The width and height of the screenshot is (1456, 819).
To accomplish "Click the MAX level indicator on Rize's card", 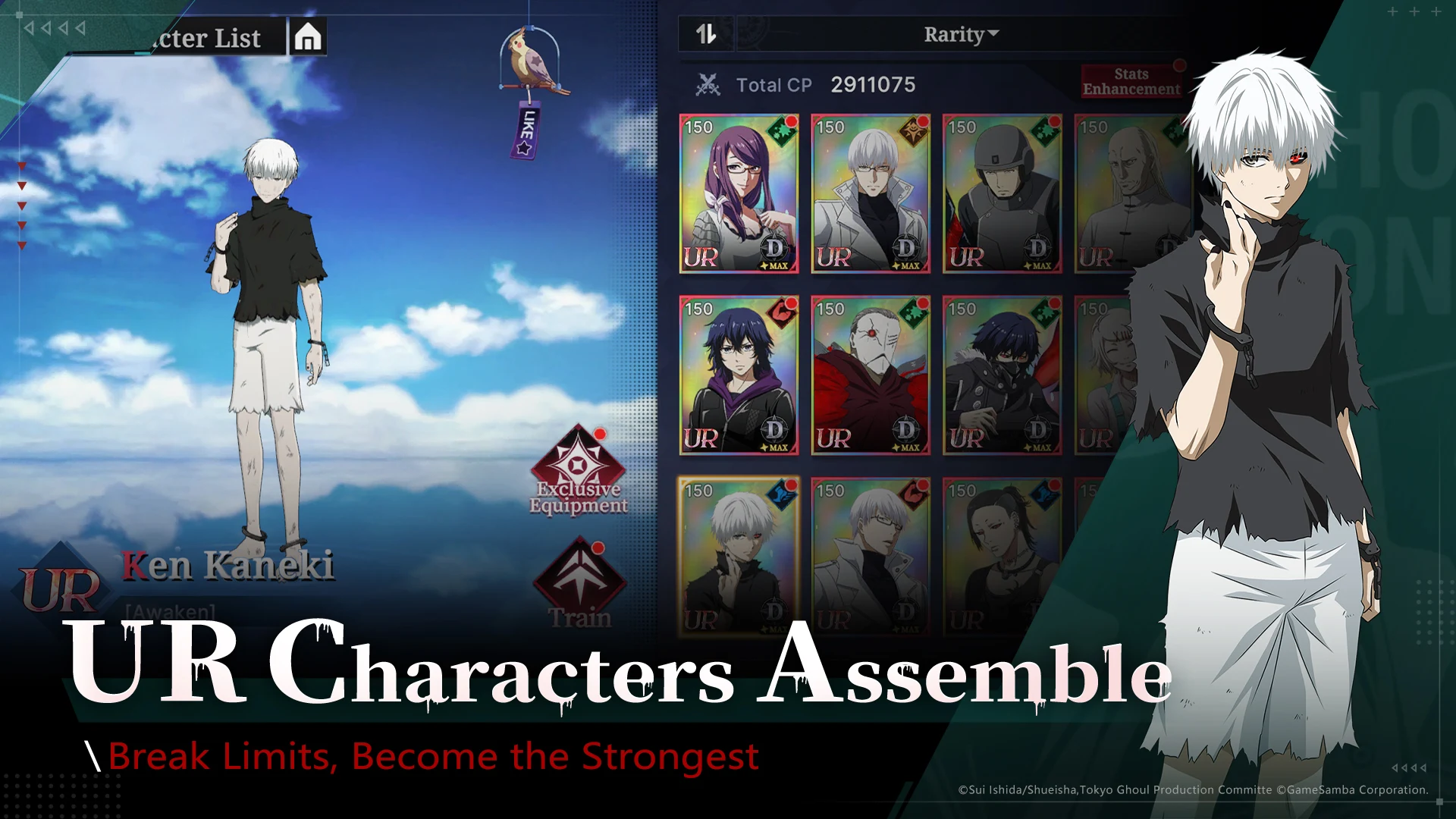I will 776,267.
